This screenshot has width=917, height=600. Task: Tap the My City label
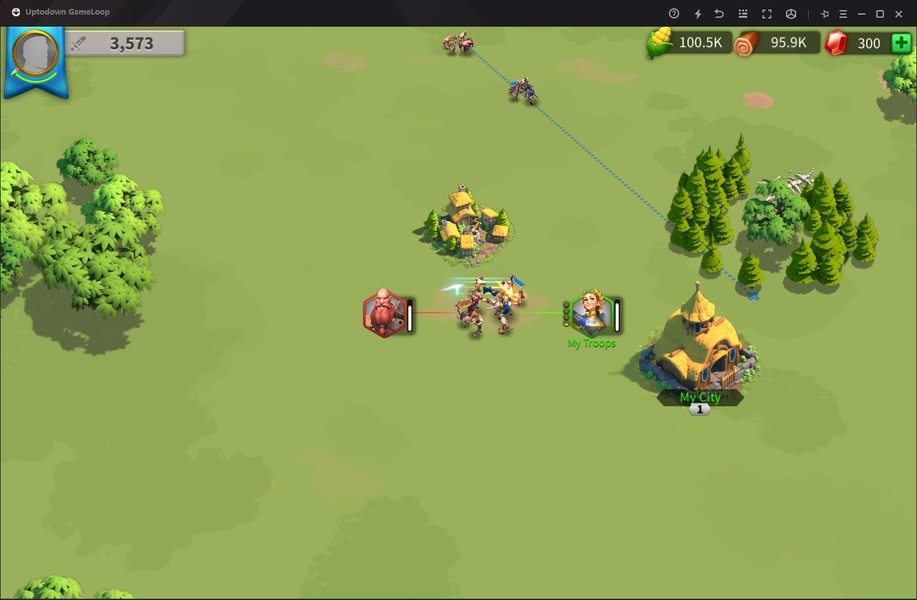click(x=700, y=397)
